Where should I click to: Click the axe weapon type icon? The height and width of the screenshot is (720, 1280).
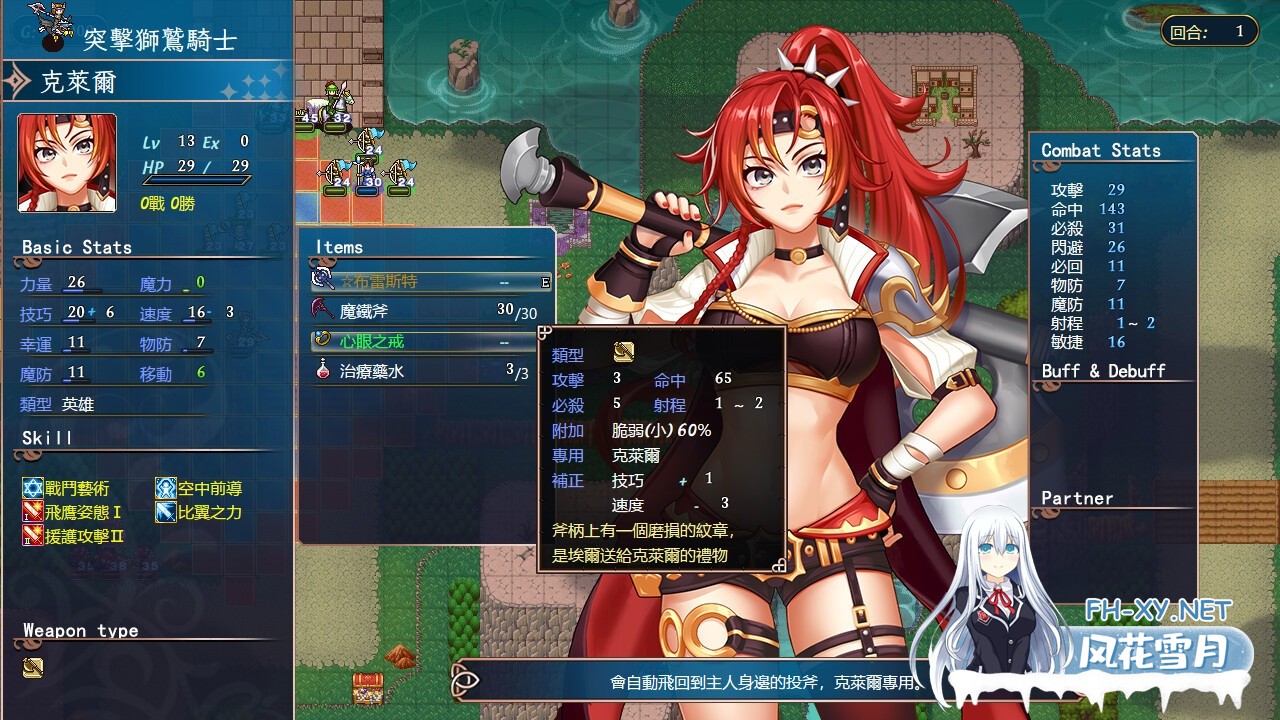[33, 667]
